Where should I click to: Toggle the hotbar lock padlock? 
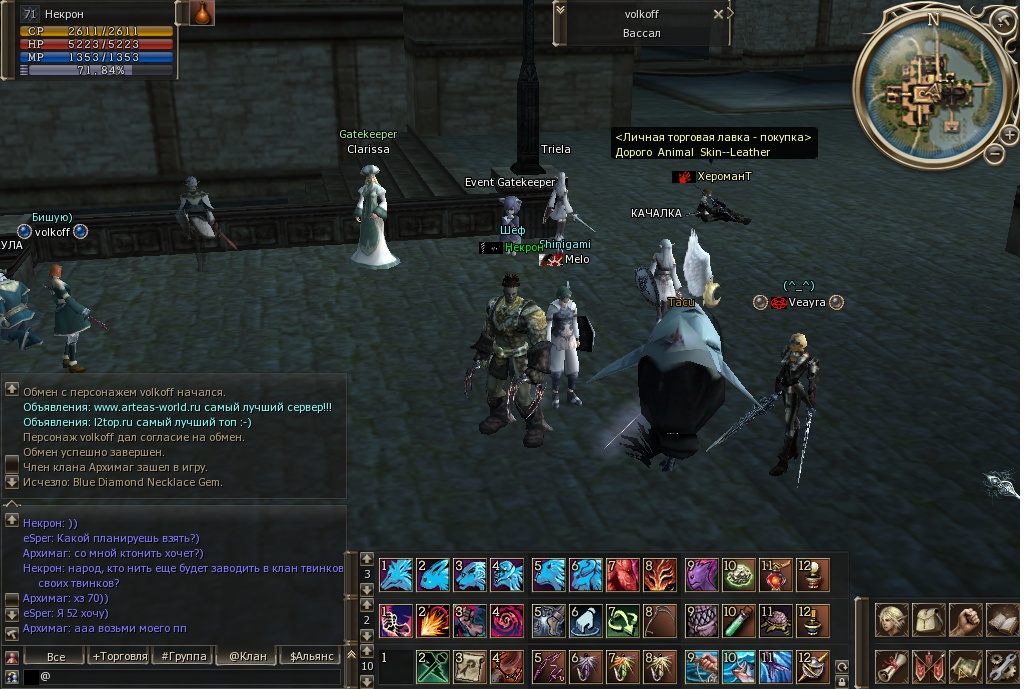coord(841,680)
